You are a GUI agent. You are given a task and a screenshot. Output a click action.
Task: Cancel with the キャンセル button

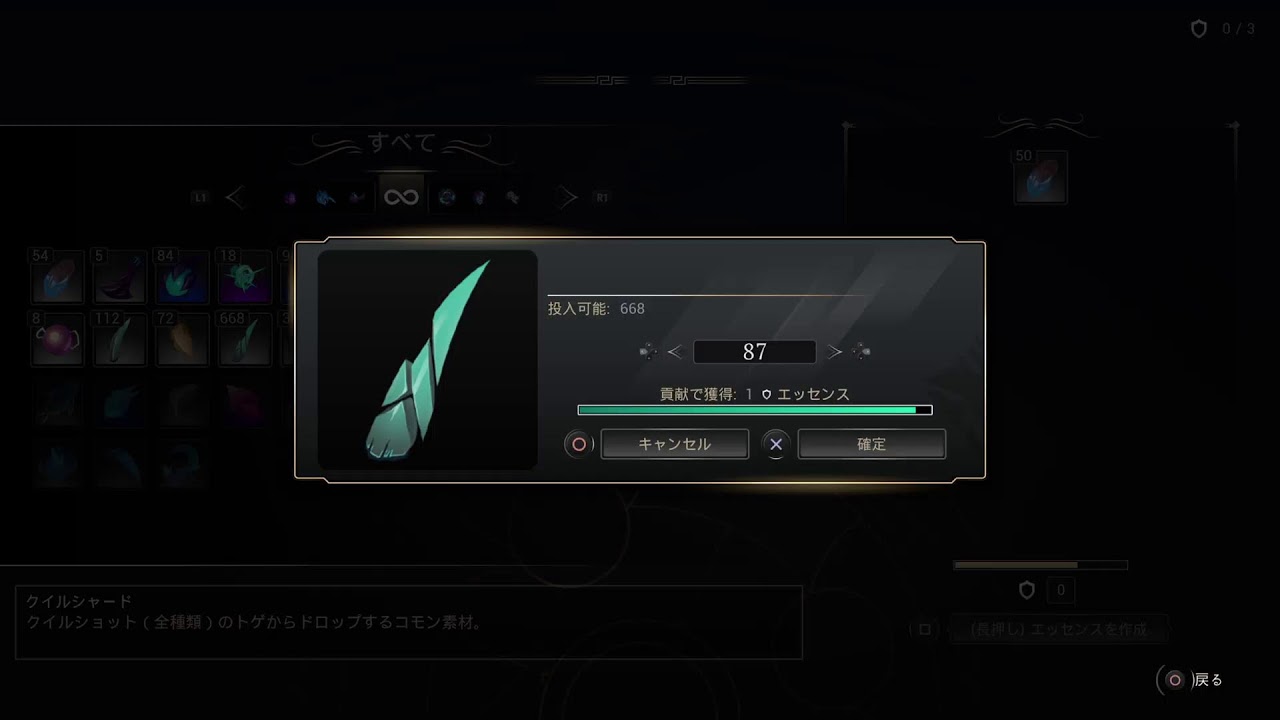(674, 444)
